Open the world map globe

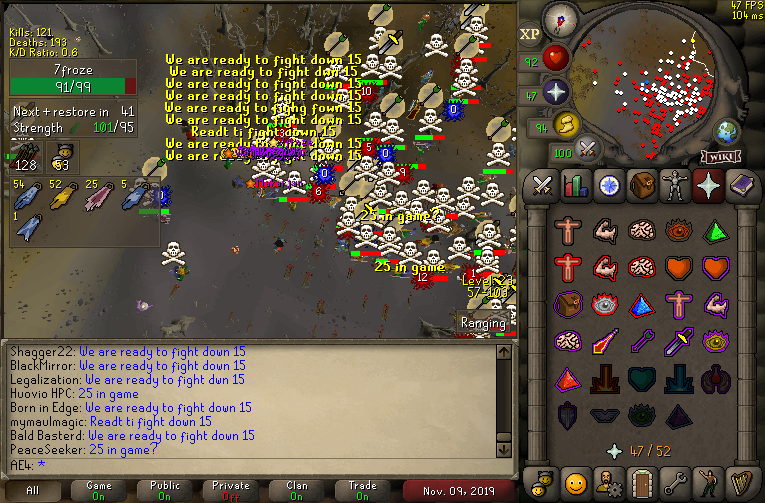point(725,132)
